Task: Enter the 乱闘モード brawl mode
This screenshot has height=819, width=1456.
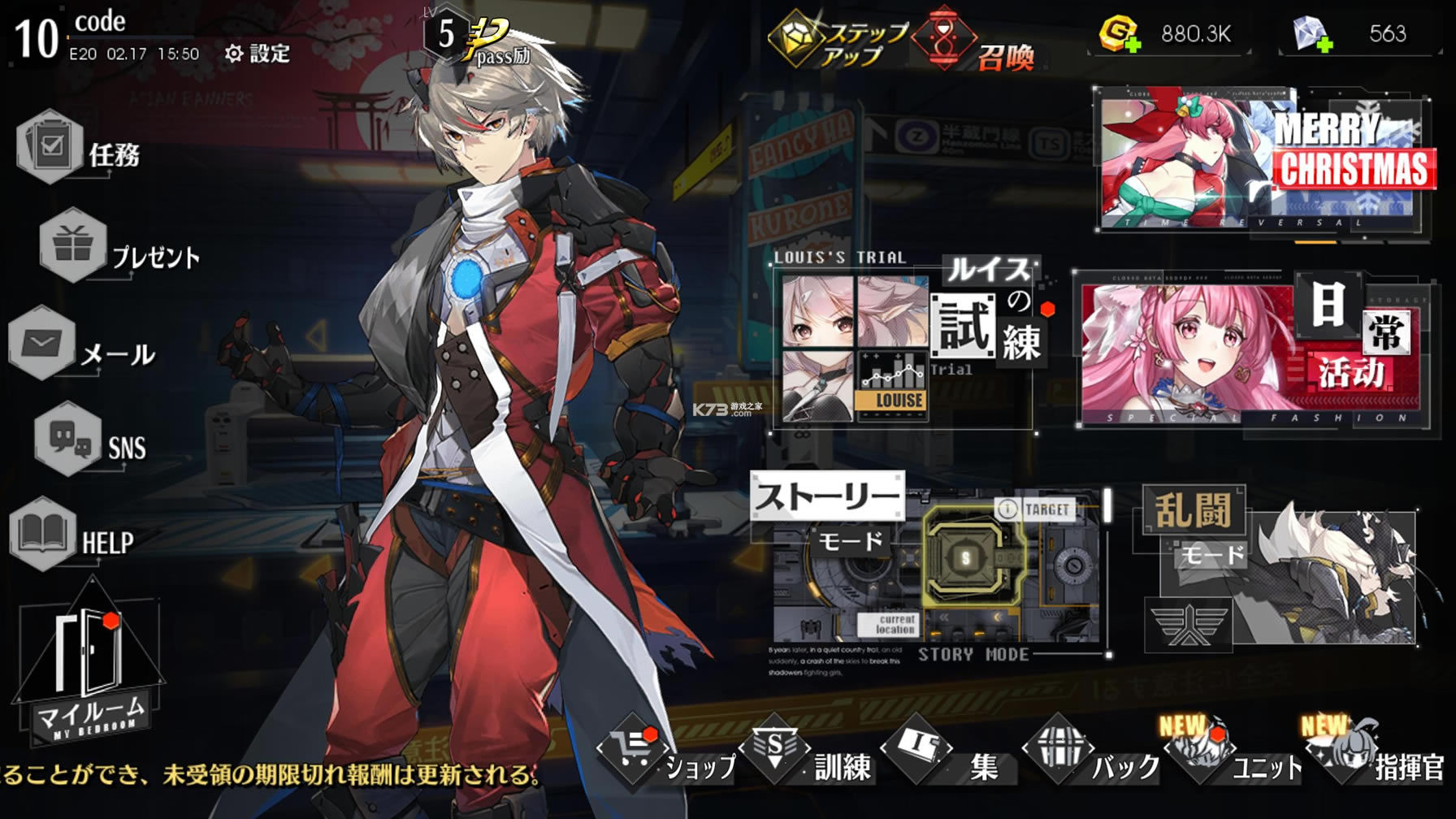Action: click(x=1280, y=569)
